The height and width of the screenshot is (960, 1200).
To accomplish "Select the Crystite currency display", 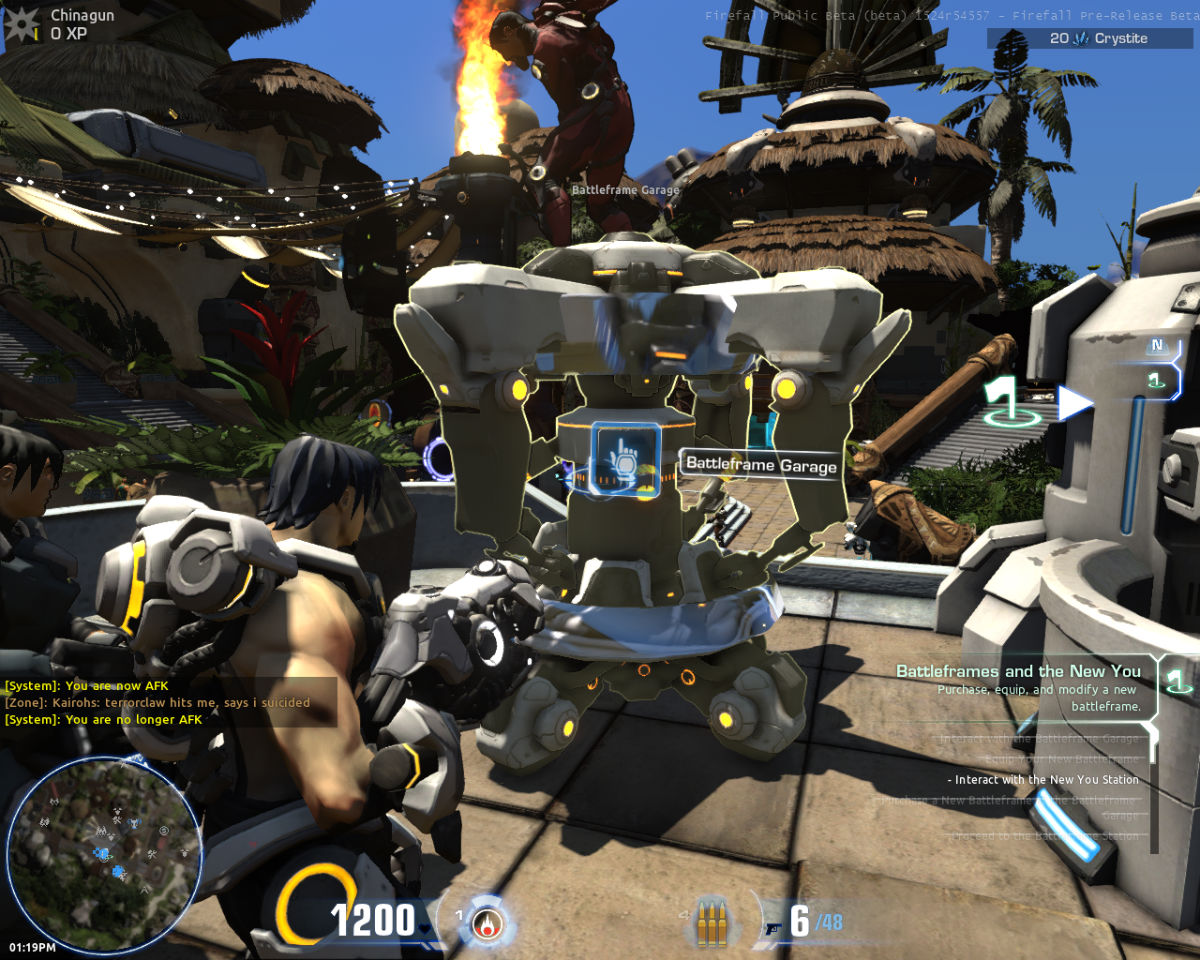I will pyautogui.click(x=1092, y=38).
